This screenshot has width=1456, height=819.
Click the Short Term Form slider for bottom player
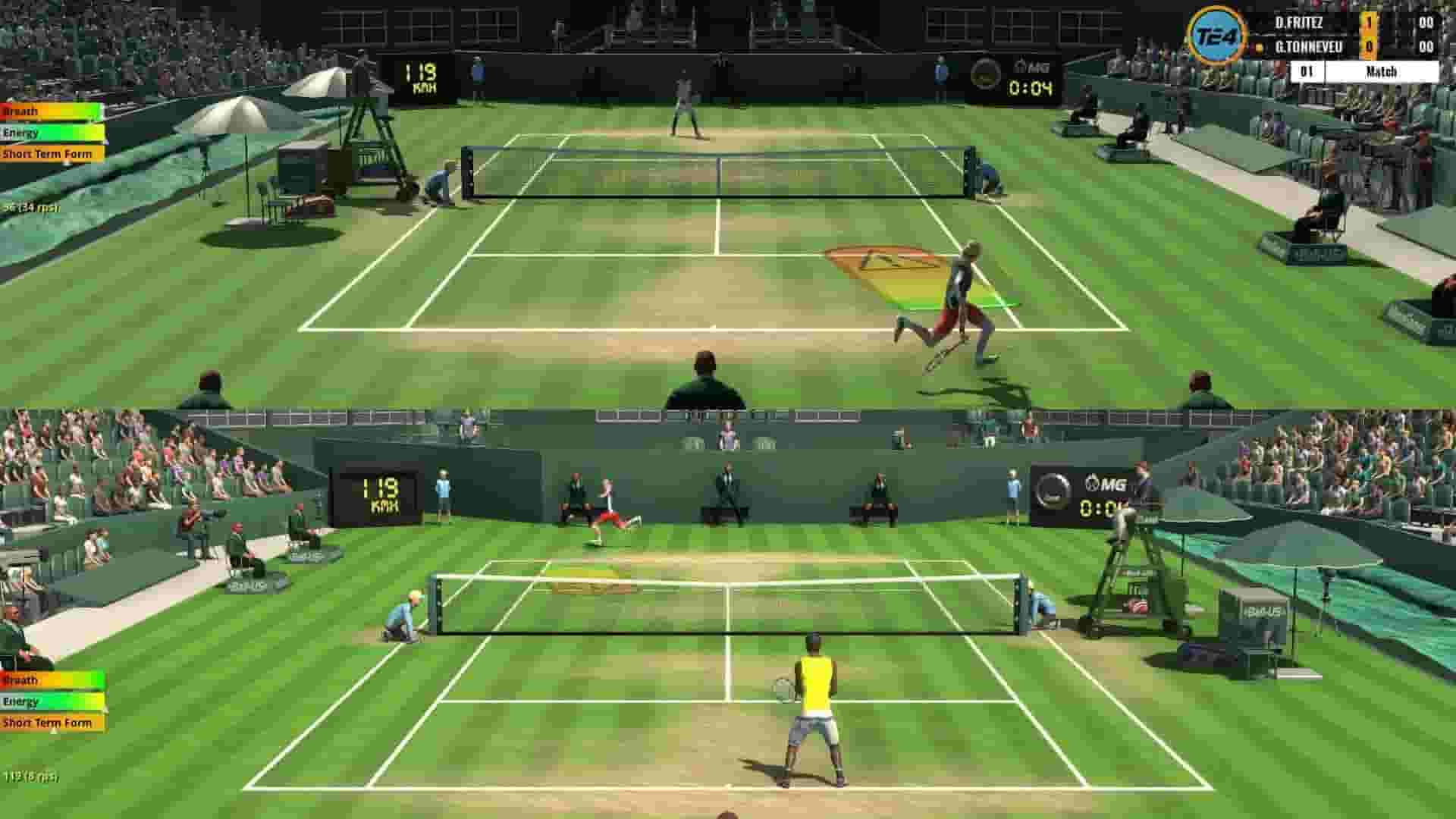click(49, 723)
